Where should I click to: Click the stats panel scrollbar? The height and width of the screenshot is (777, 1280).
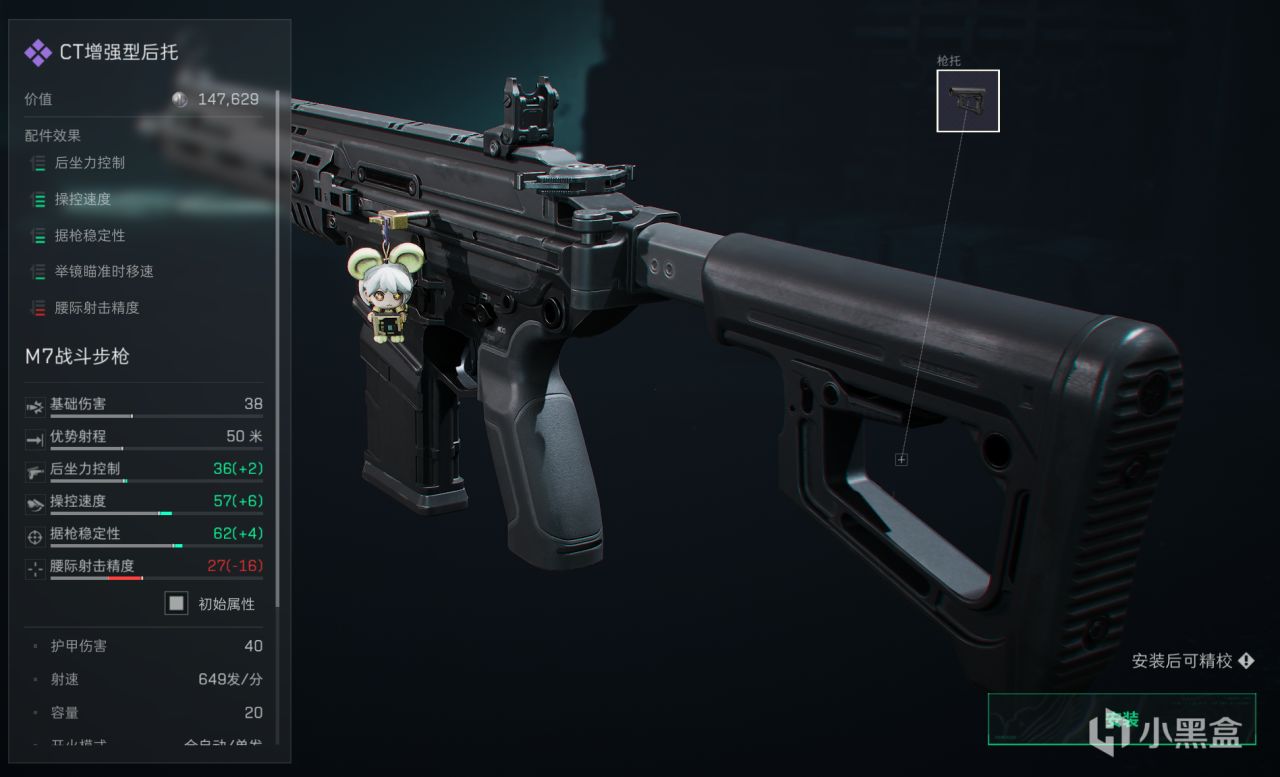tap(277, 350)
